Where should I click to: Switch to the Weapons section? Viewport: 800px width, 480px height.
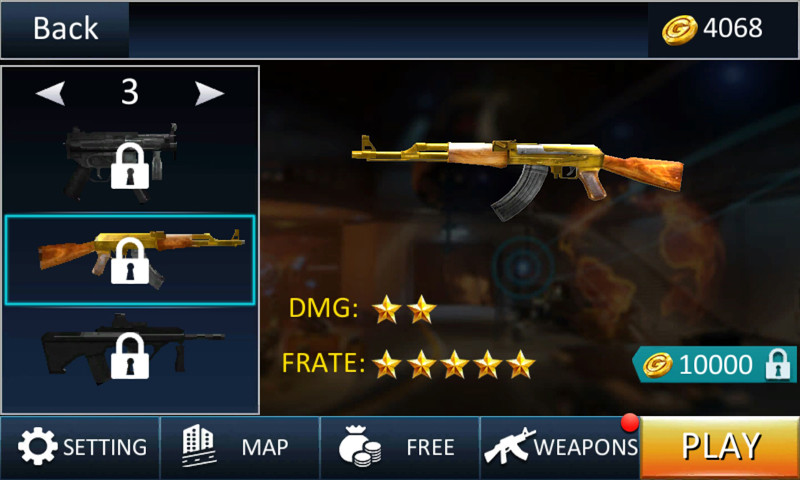coord(560,447)
